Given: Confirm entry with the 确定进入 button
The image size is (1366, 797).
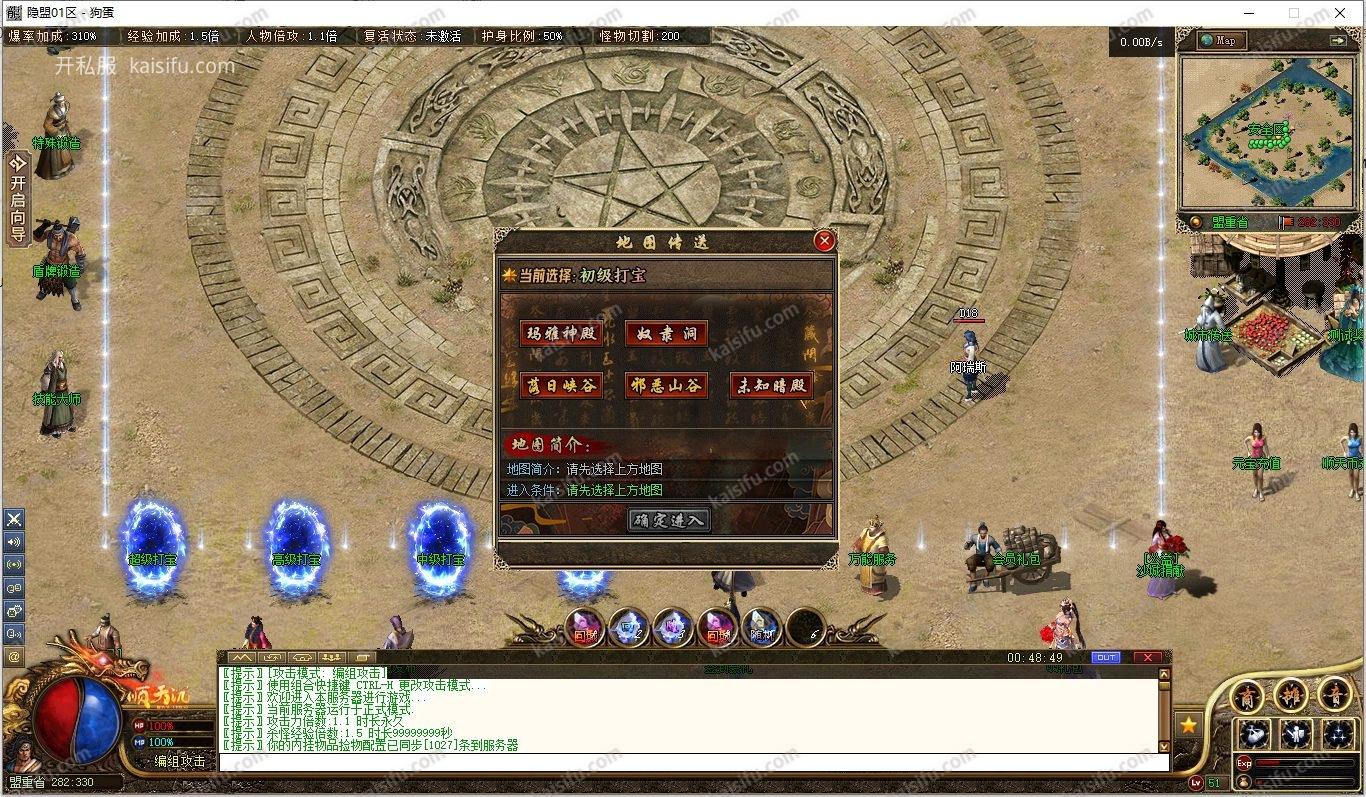Looking at the screenshot, I should tap(669, 520).
